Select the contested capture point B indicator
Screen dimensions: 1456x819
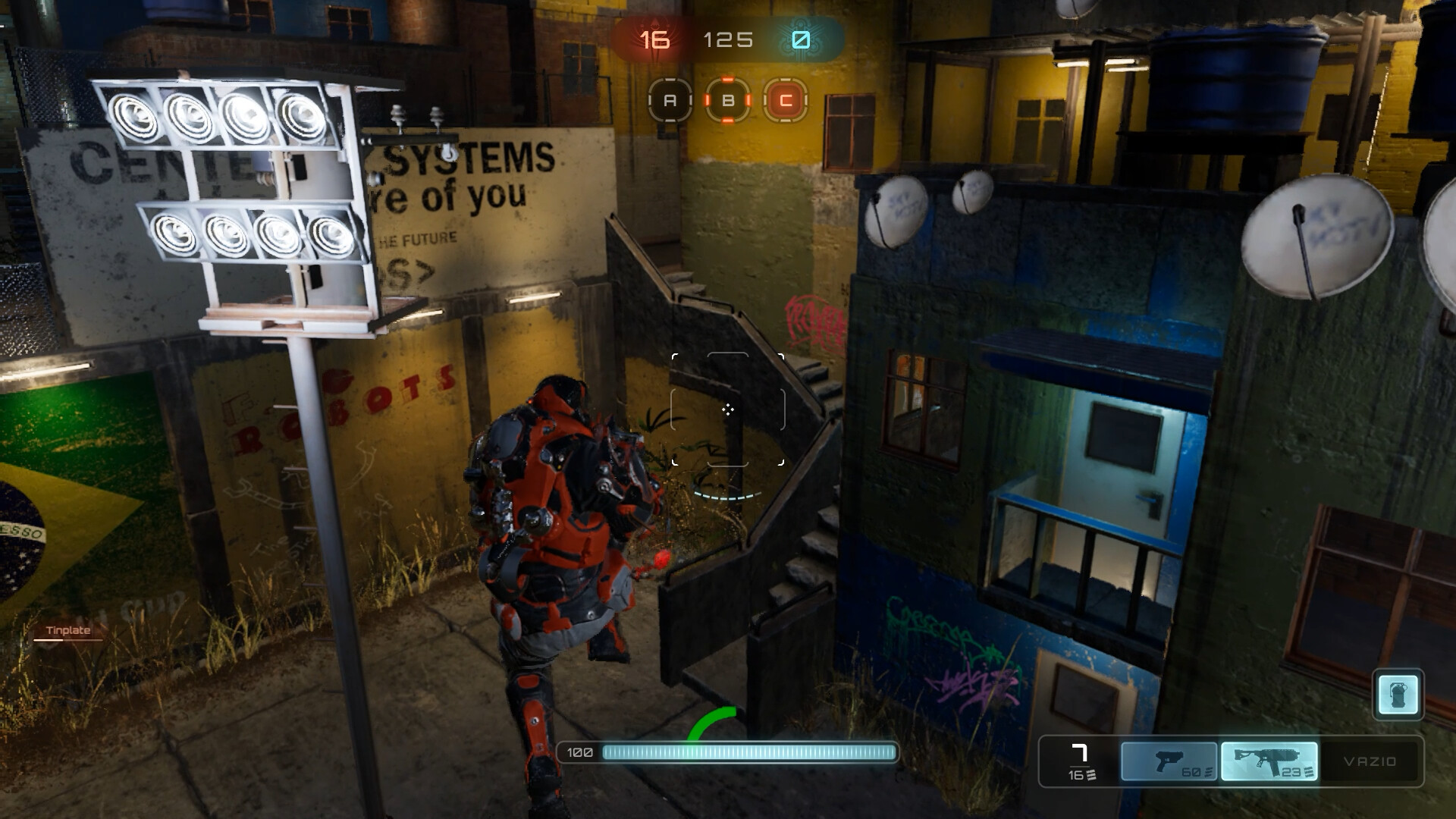point(727,100)
